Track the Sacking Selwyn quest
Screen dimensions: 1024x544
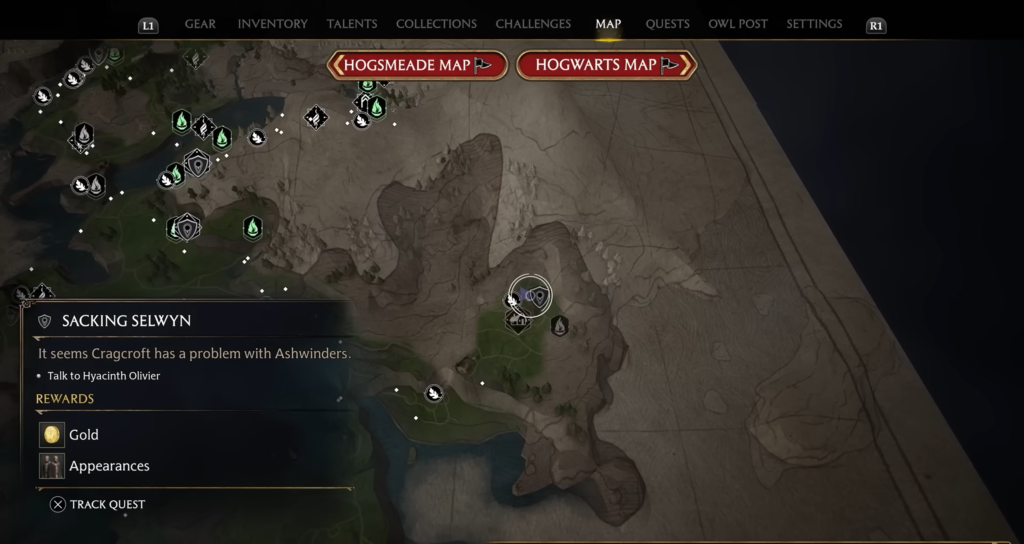point(98,505)
